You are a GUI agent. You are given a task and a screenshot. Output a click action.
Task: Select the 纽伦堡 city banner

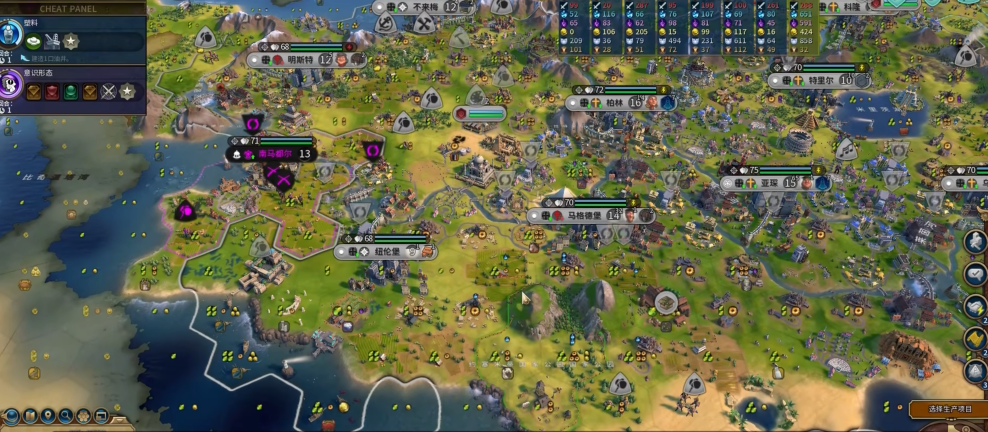[387, 252]
